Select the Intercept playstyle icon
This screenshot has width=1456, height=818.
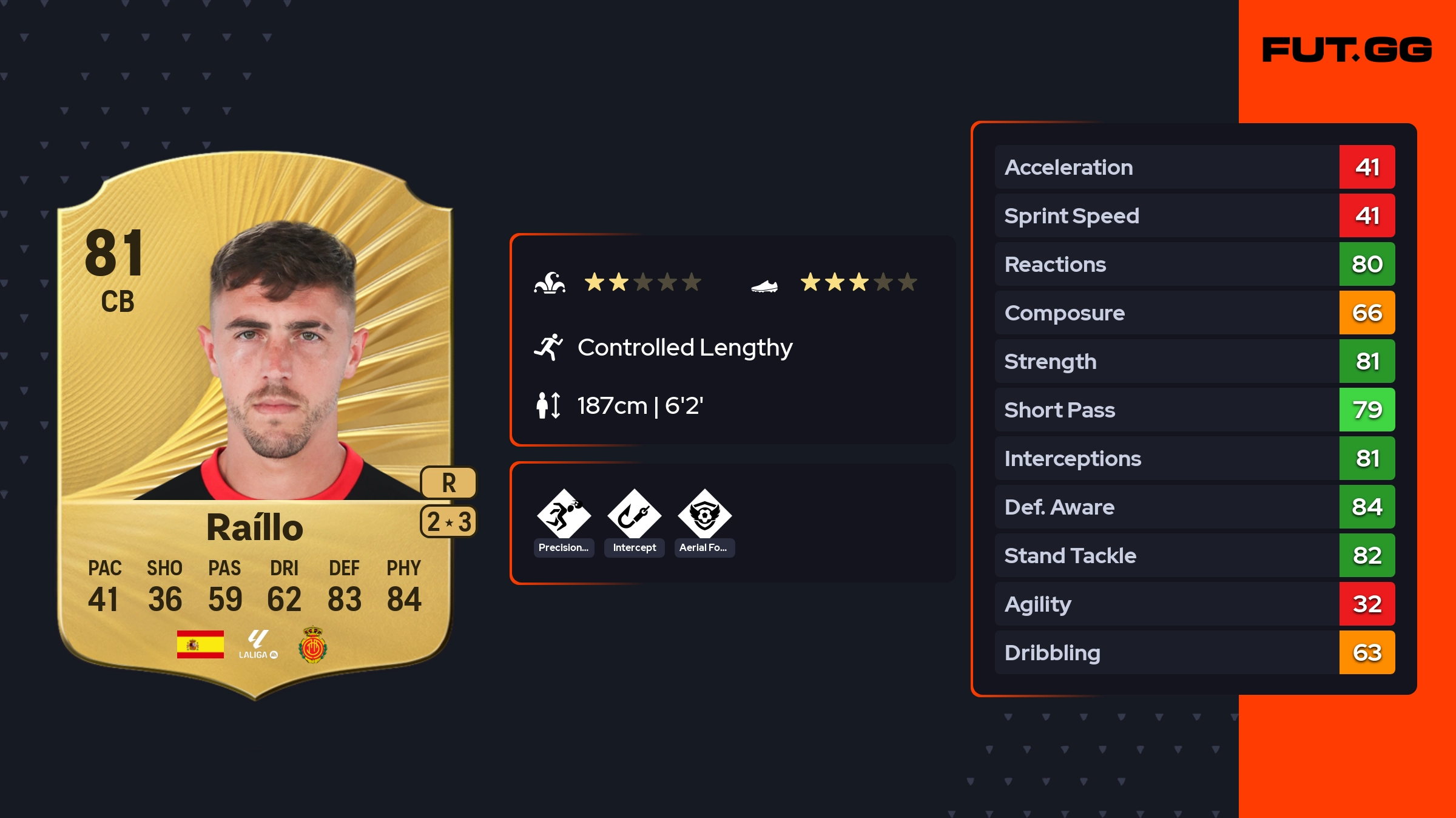(x=634, y=515)
